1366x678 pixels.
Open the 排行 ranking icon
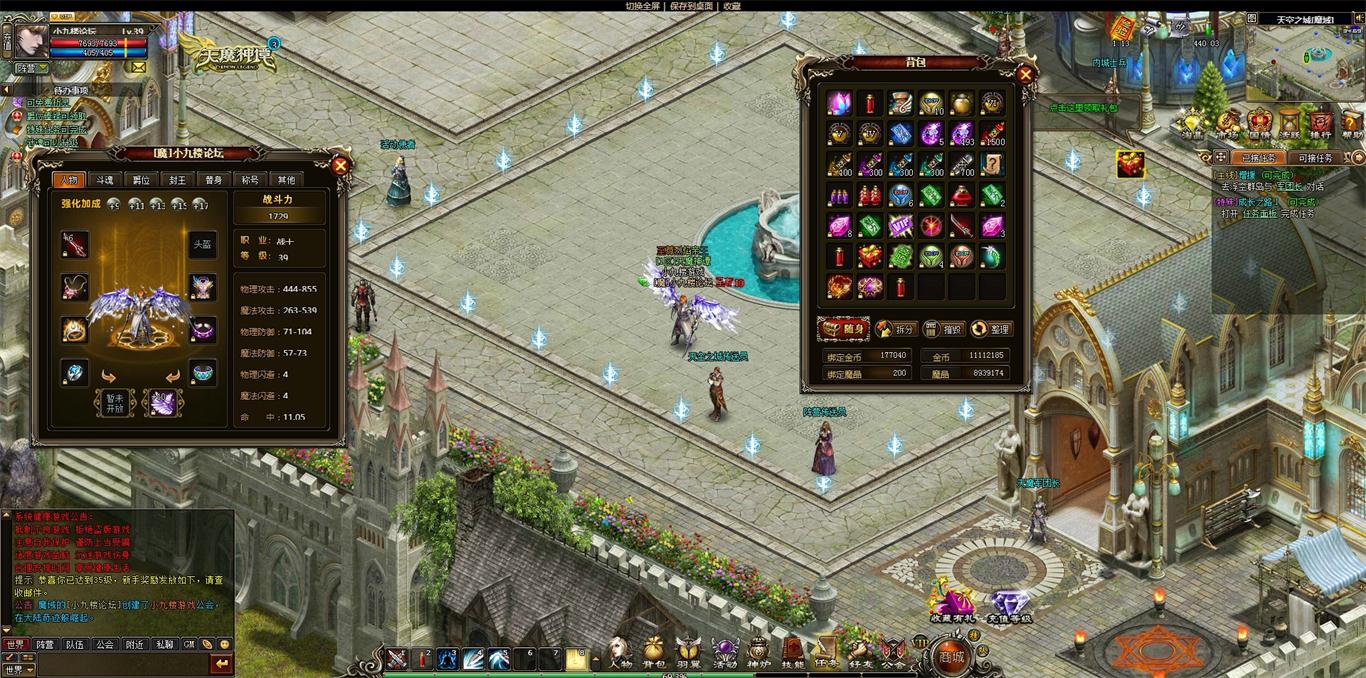point(1320,124)
